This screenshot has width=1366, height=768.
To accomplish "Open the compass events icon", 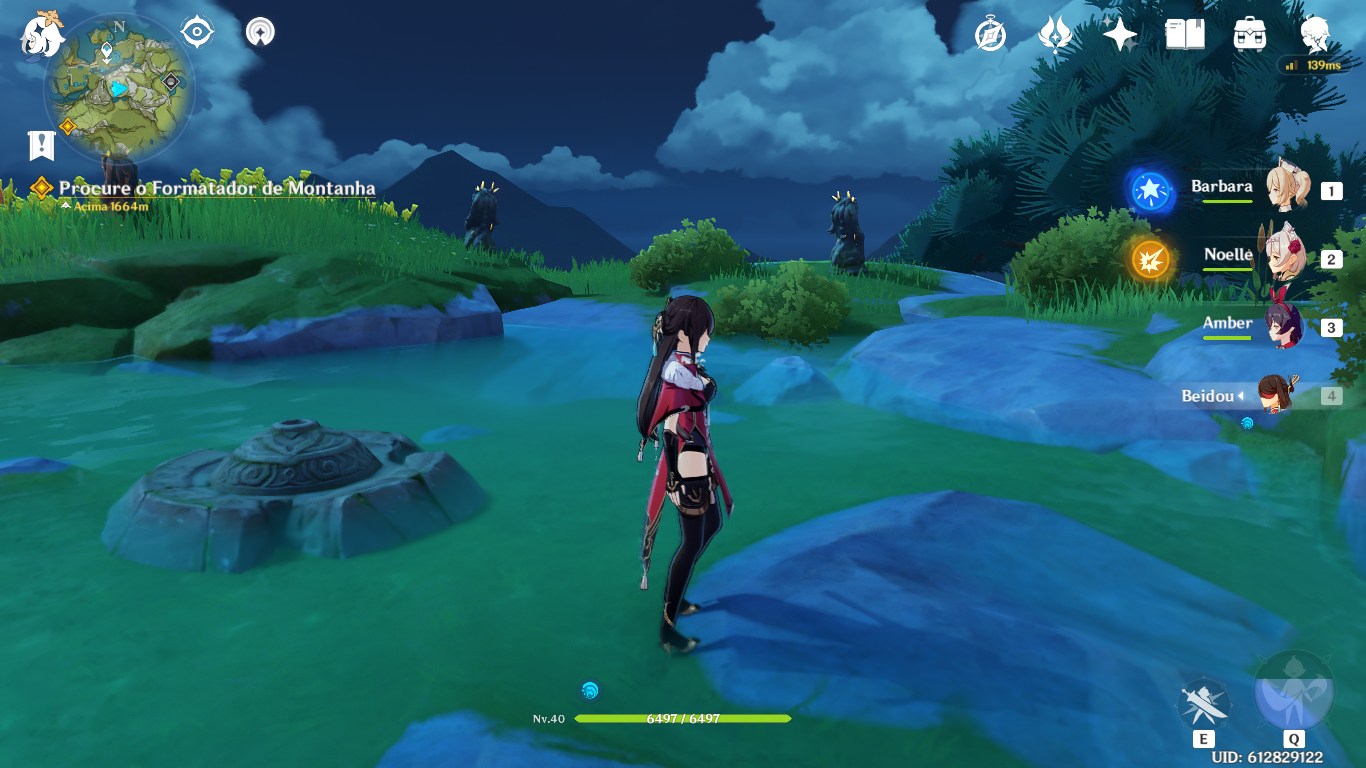I will coord(990,35).
